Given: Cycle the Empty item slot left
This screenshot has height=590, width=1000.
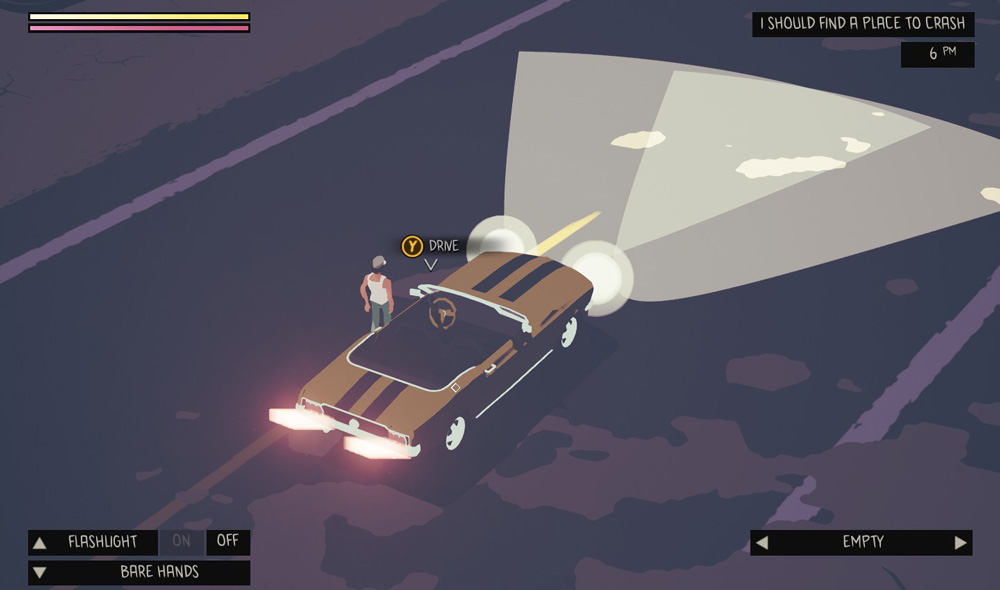Looking at the screenshot, I should tap(762, 543).
